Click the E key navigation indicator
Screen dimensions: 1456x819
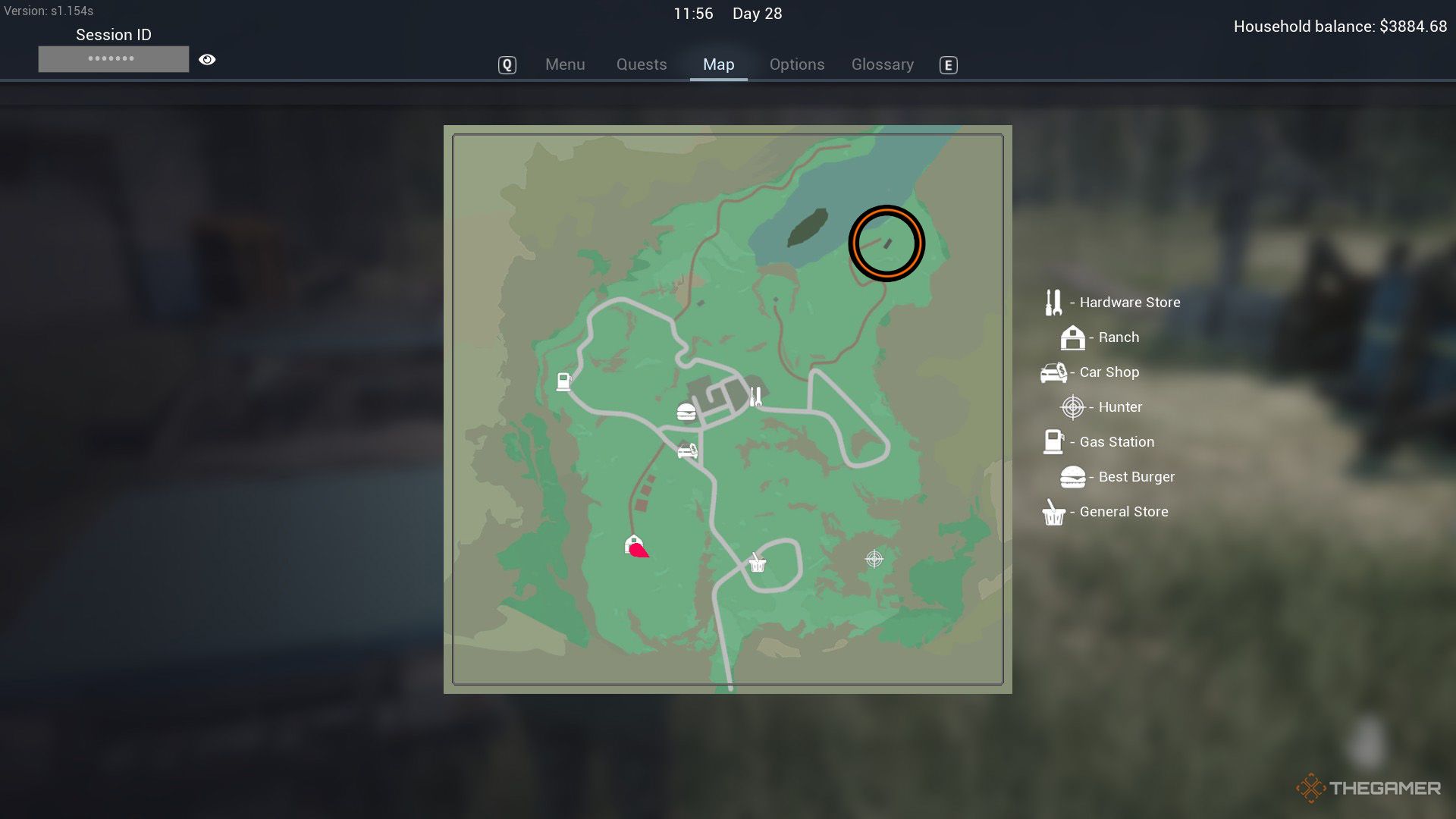click(x=948, y=66)
